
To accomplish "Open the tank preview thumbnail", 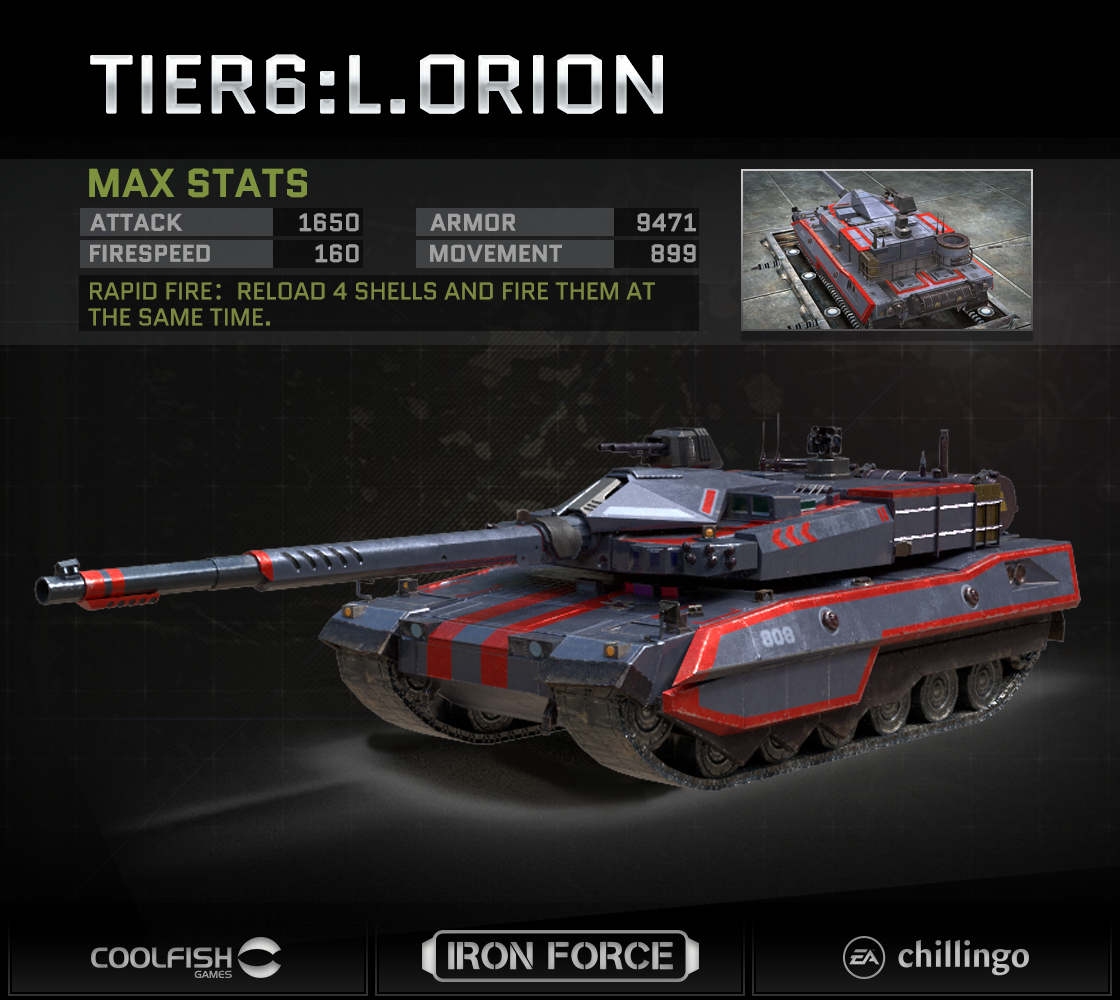I will (886, 250).
